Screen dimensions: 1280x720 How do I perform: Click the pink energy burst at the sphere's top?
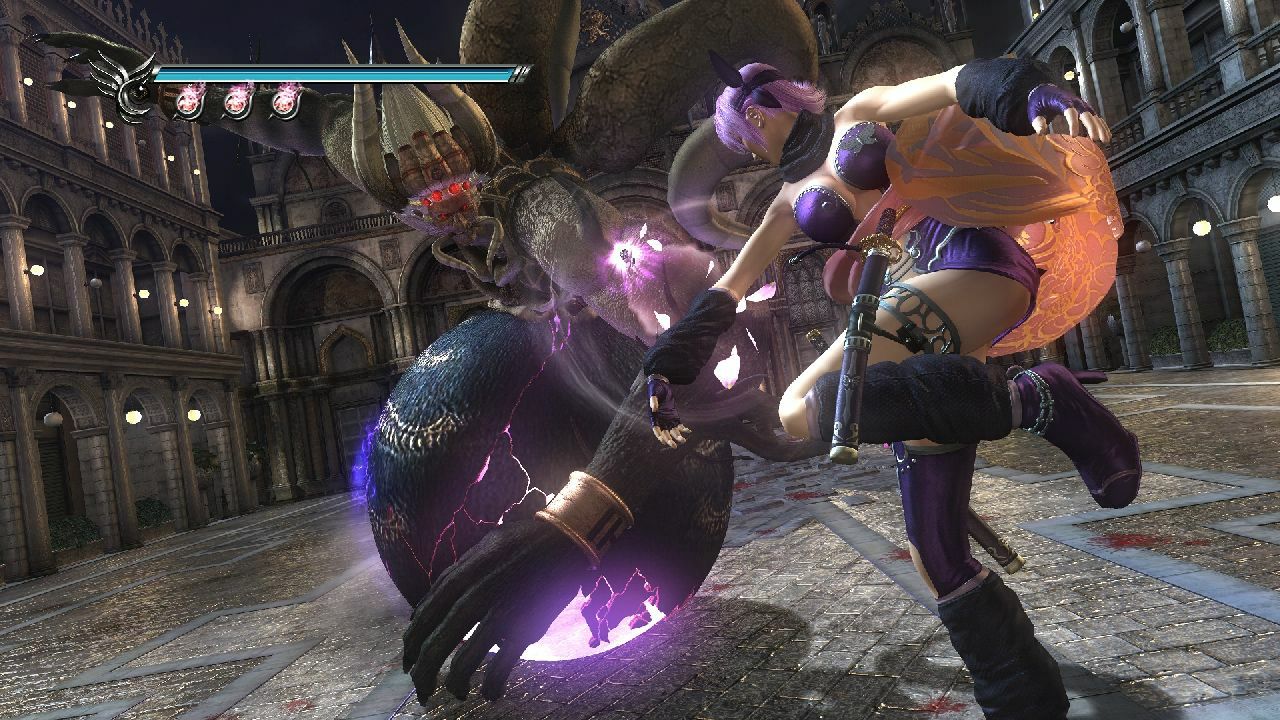[625, 255]
